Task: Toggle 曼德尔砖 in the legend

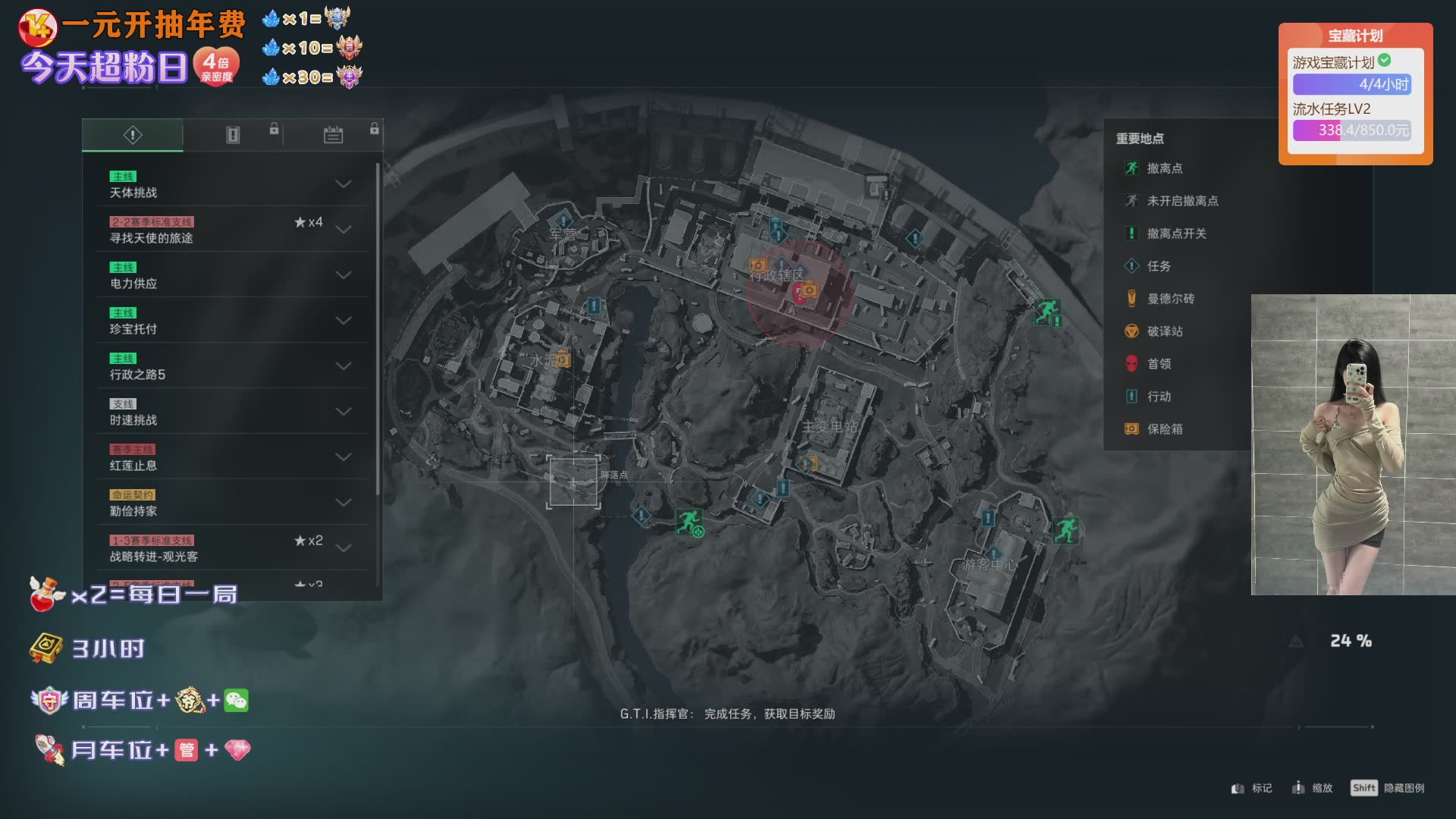Action: coord(1169,299)
